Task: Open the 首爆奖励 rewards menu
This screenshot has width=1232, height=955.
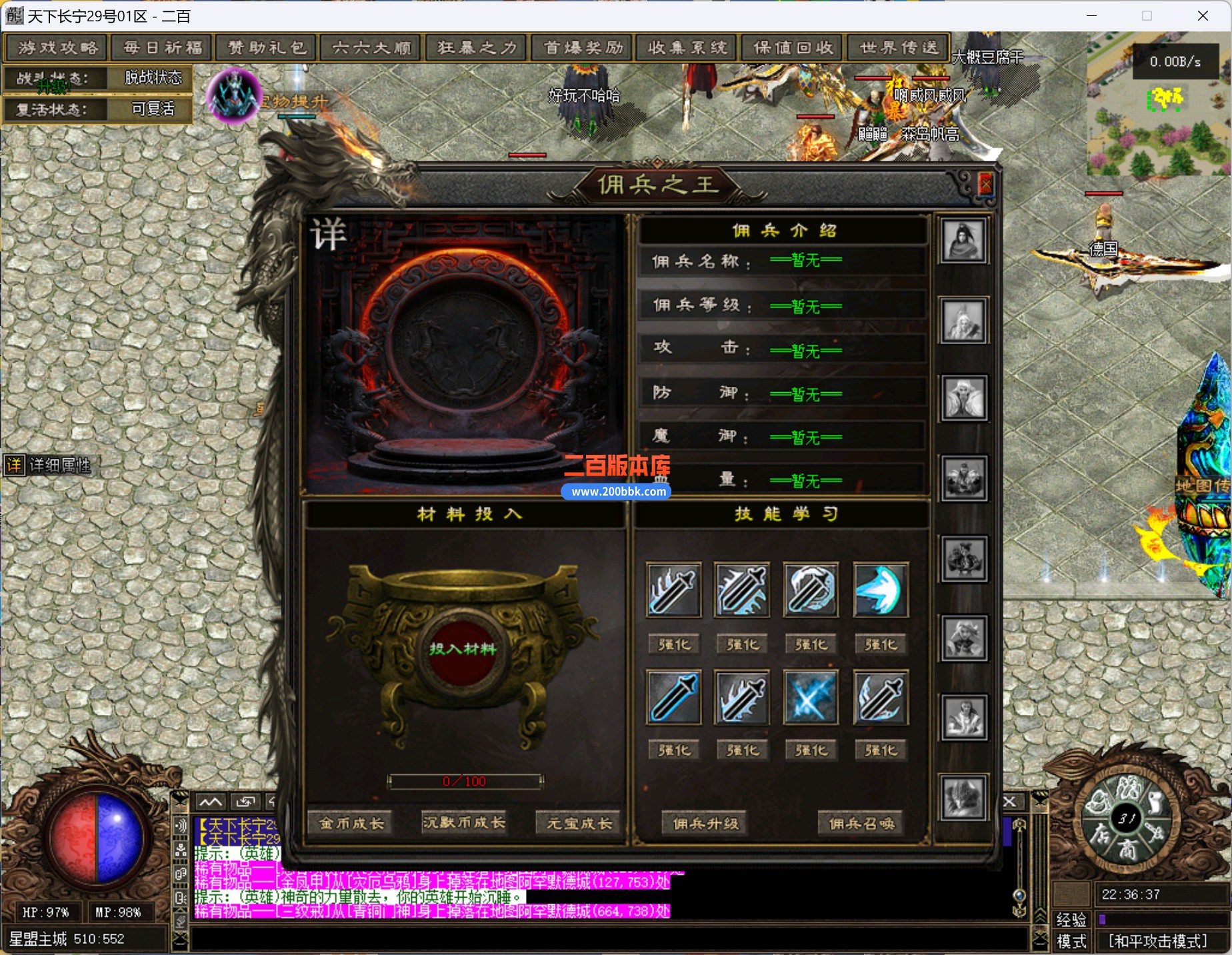Action: pyautogui.click(x=583, y=48)
